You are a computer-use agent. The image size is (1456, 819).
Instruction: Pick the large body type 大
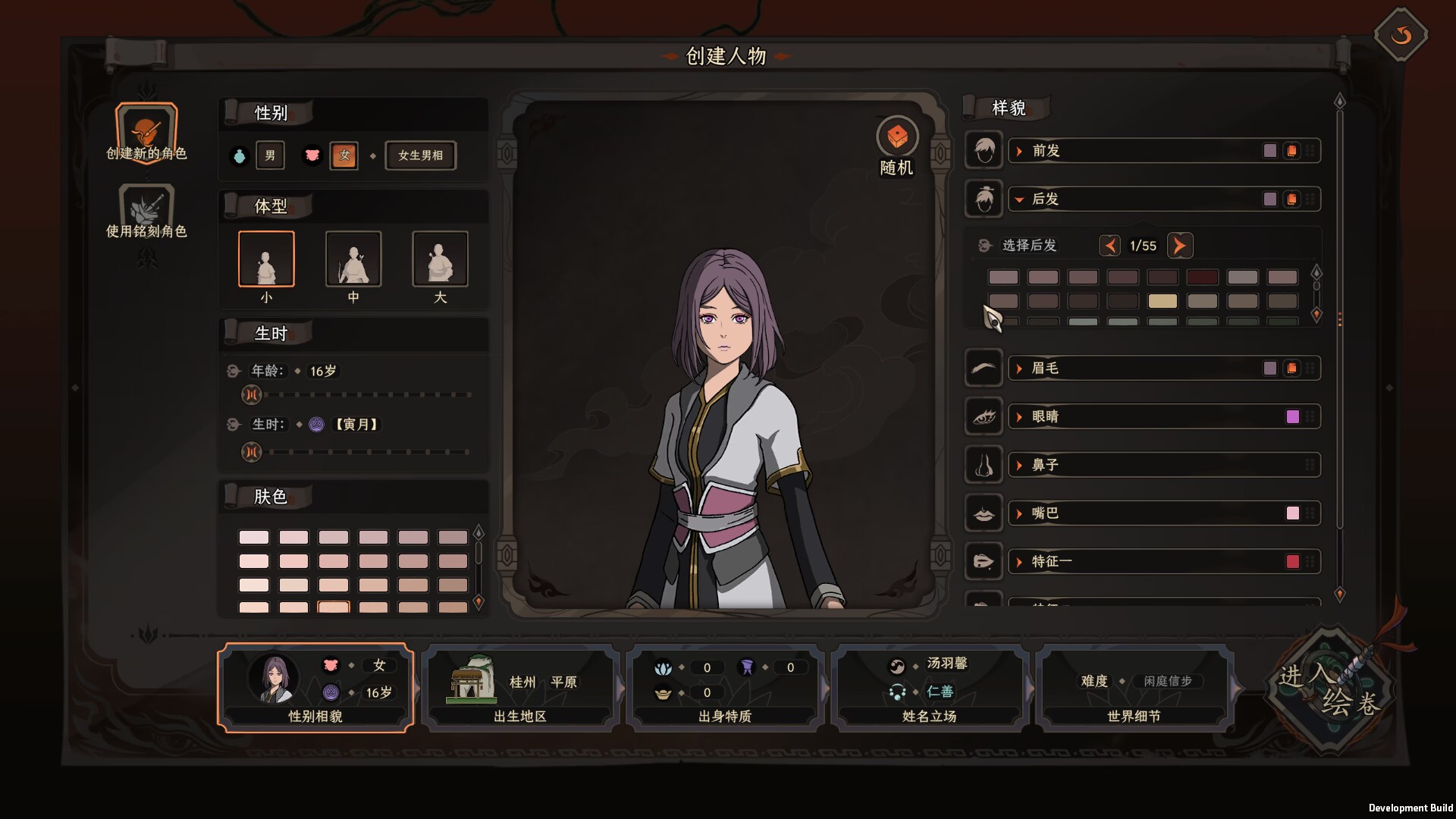pos(440,259)
